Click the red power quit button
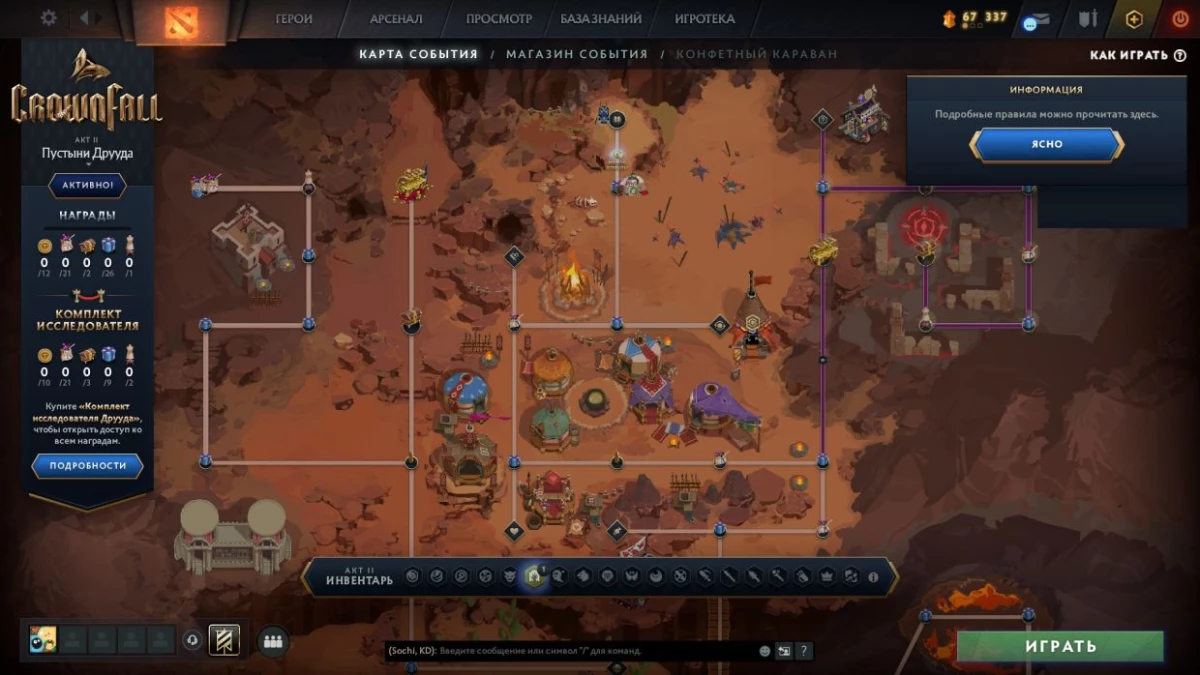Screen dimensions: 1200x675 point(1181,19)
